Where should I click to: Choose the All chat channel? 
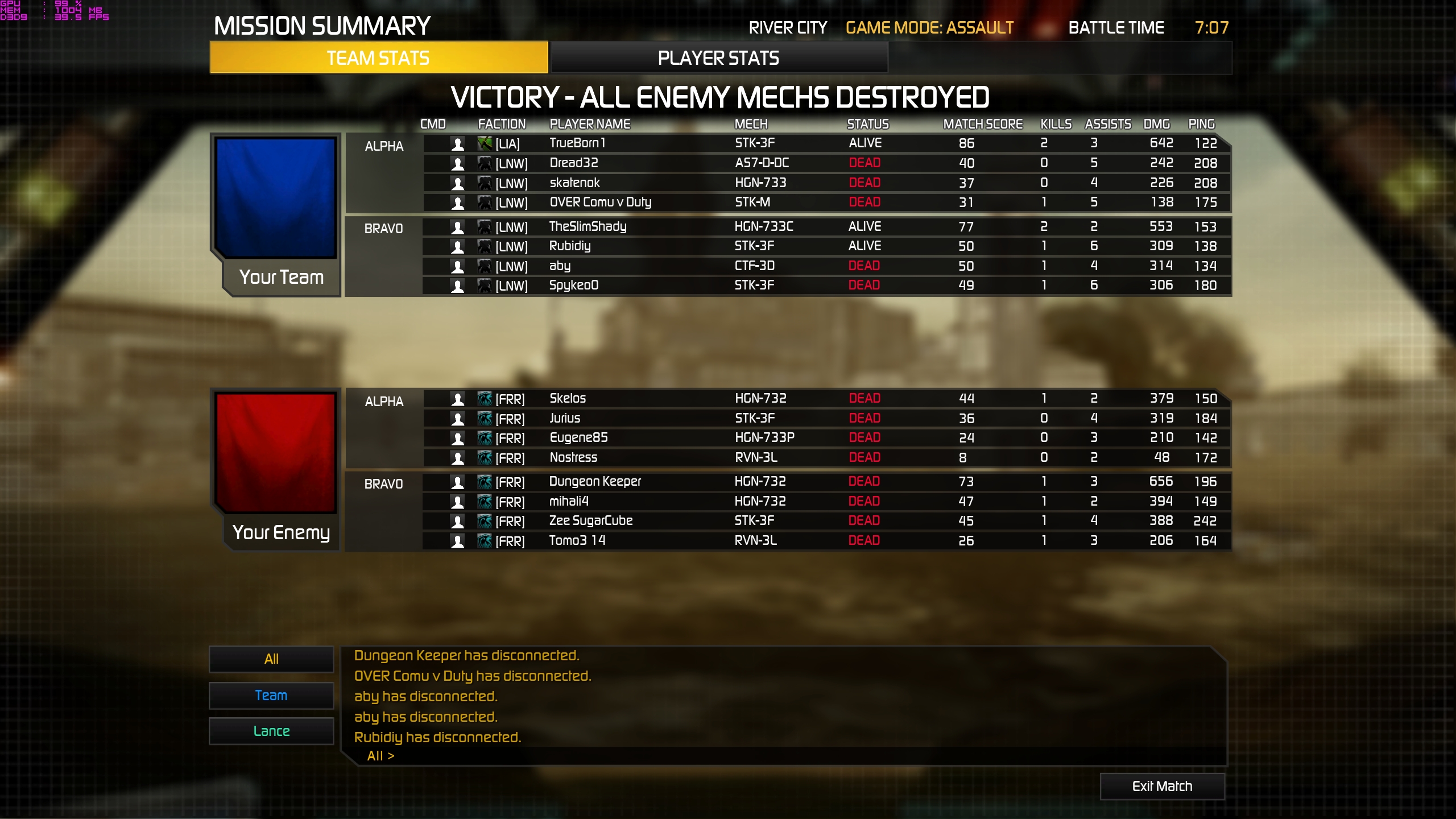pyautogui.click(x=271, y=659)
